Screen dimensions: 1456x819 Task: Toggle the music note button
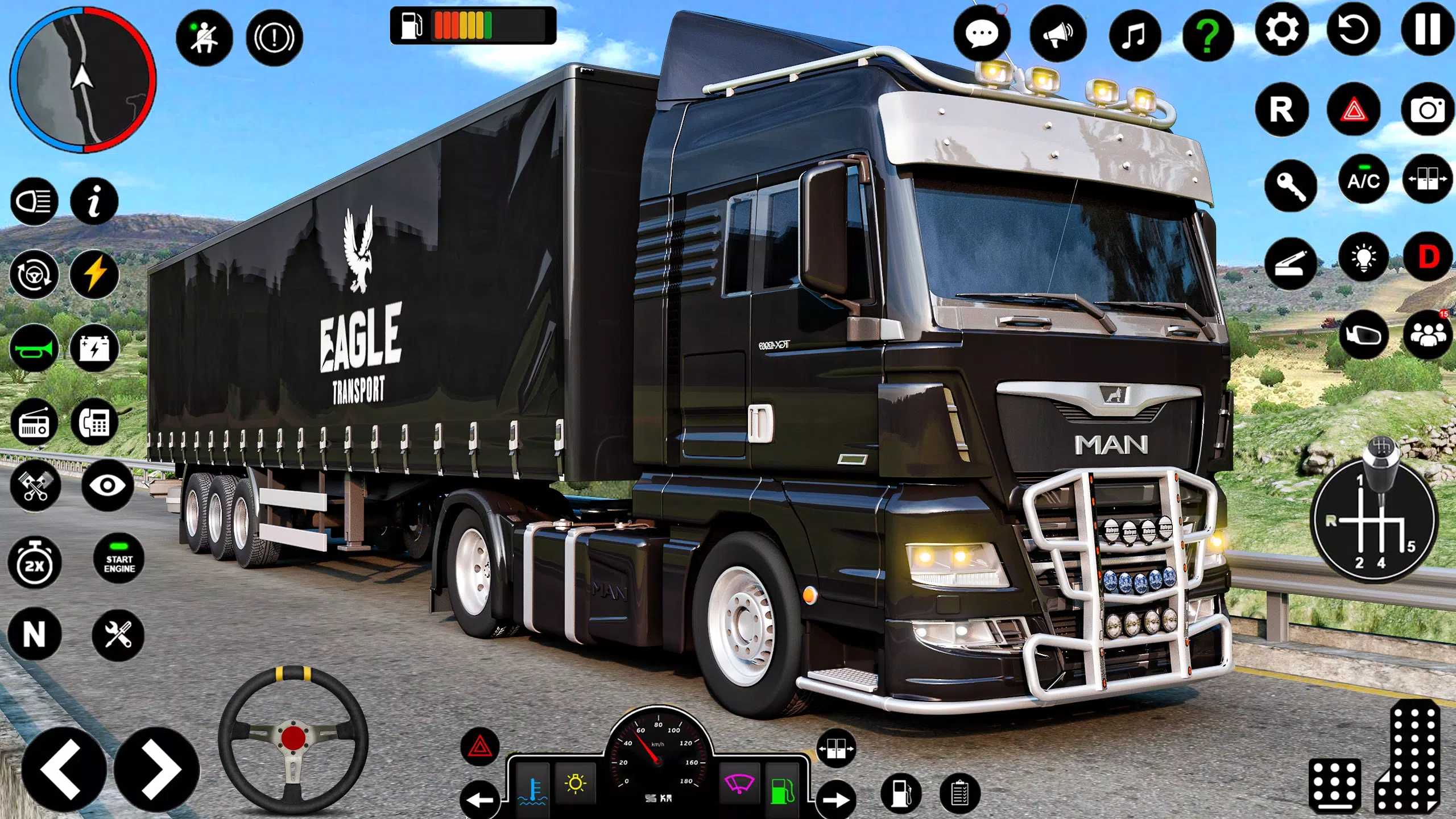pos(1135,35)
